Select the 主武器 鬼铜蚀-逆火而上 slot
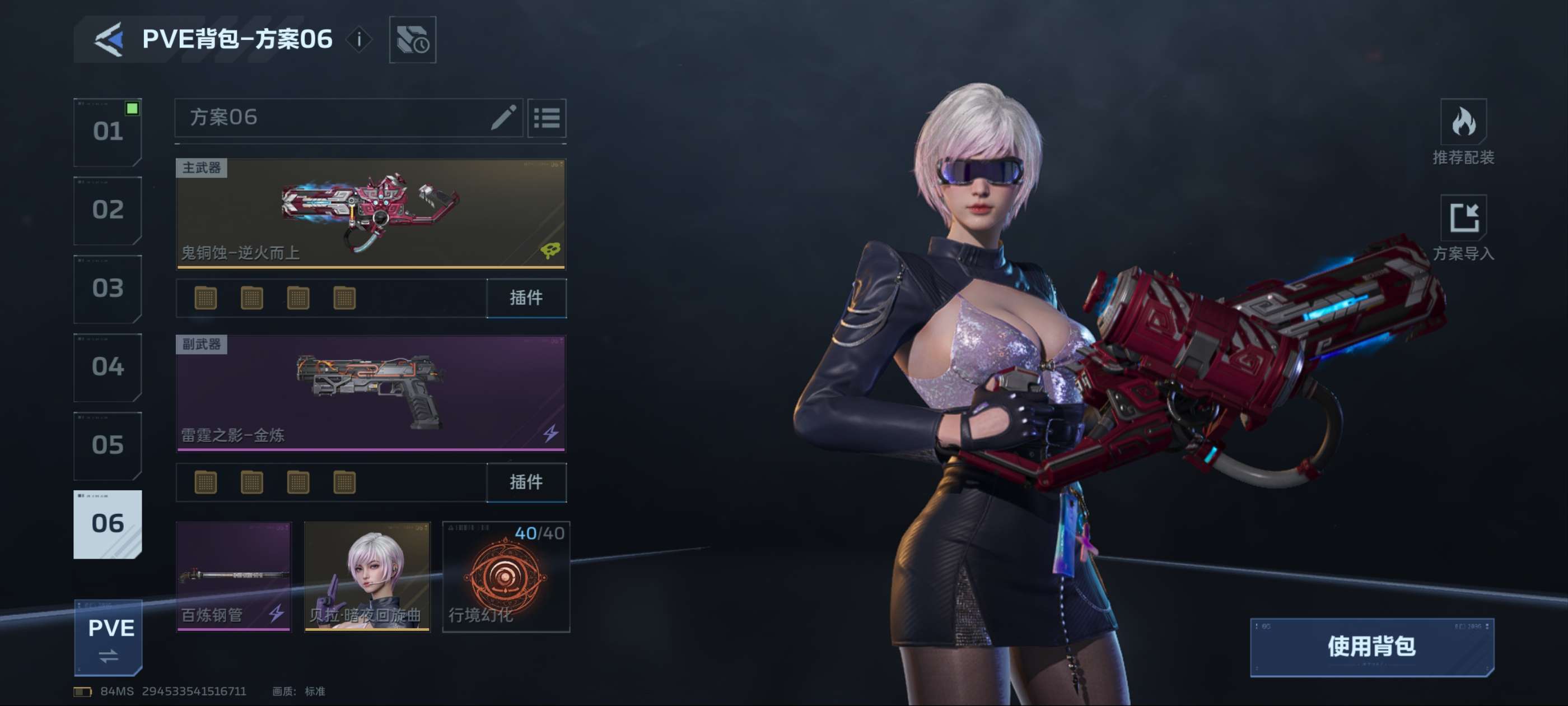This screenshot has width=1568, height=706. coord(371,213)
